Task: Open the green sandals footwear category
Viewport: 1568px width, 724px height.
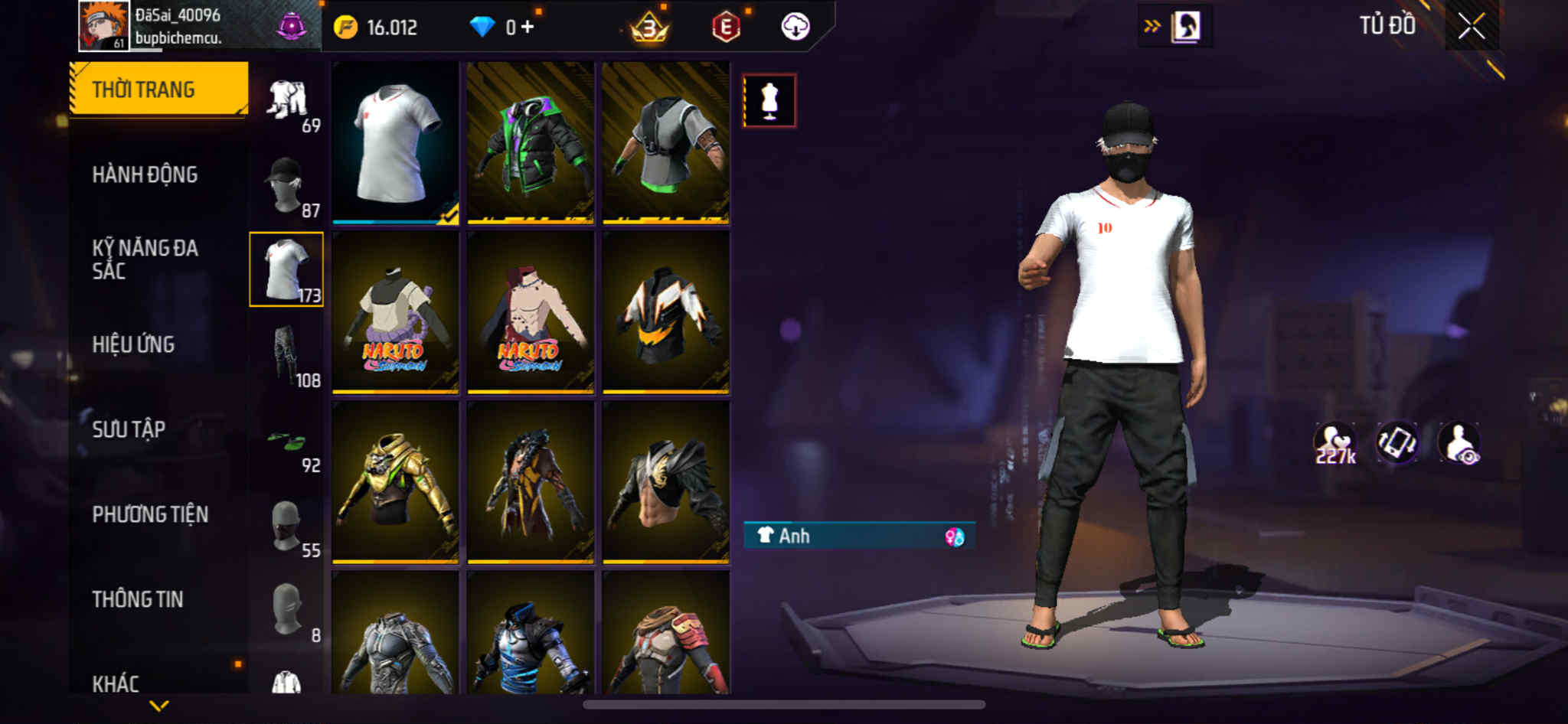Action: pos(287,442)
